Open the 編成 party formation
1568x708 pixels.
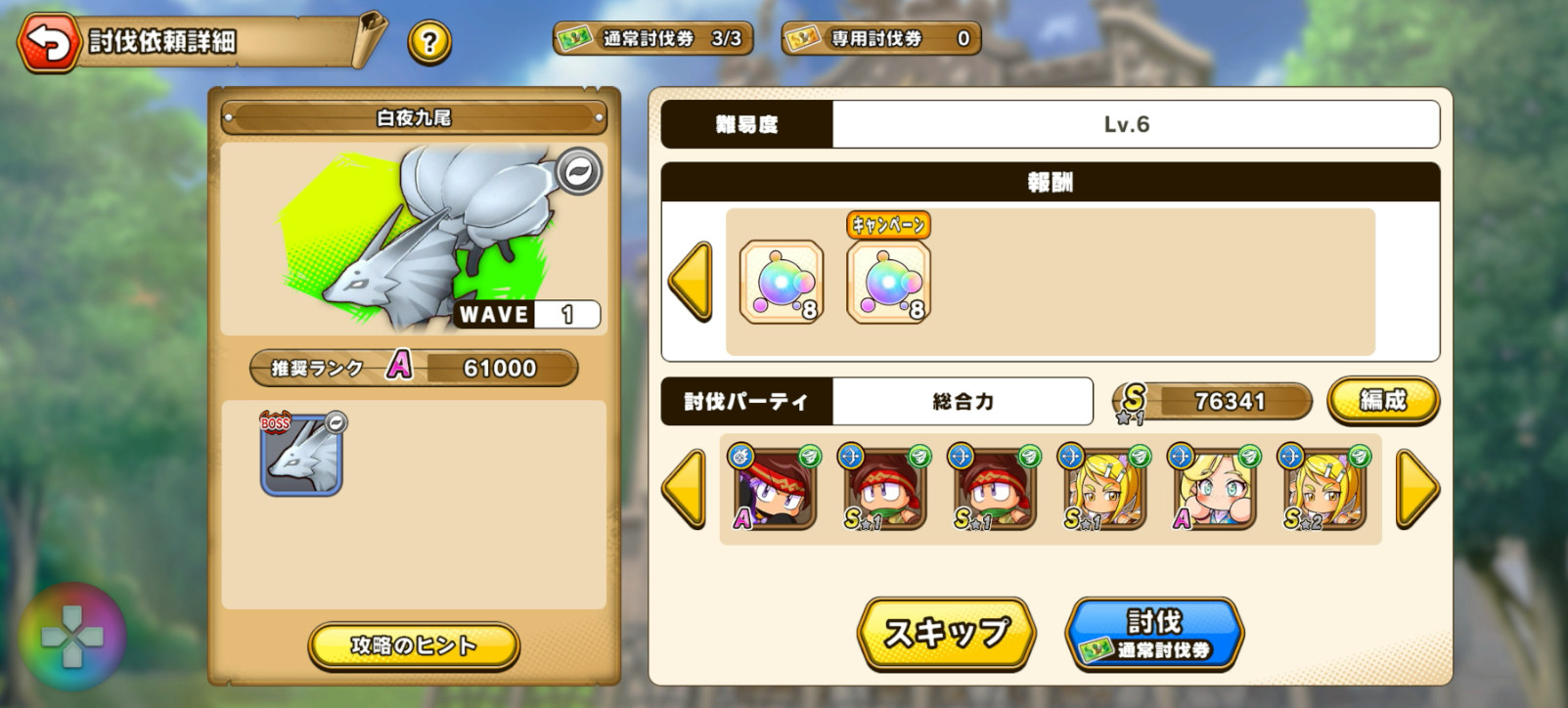click(x=1382, y=400)
